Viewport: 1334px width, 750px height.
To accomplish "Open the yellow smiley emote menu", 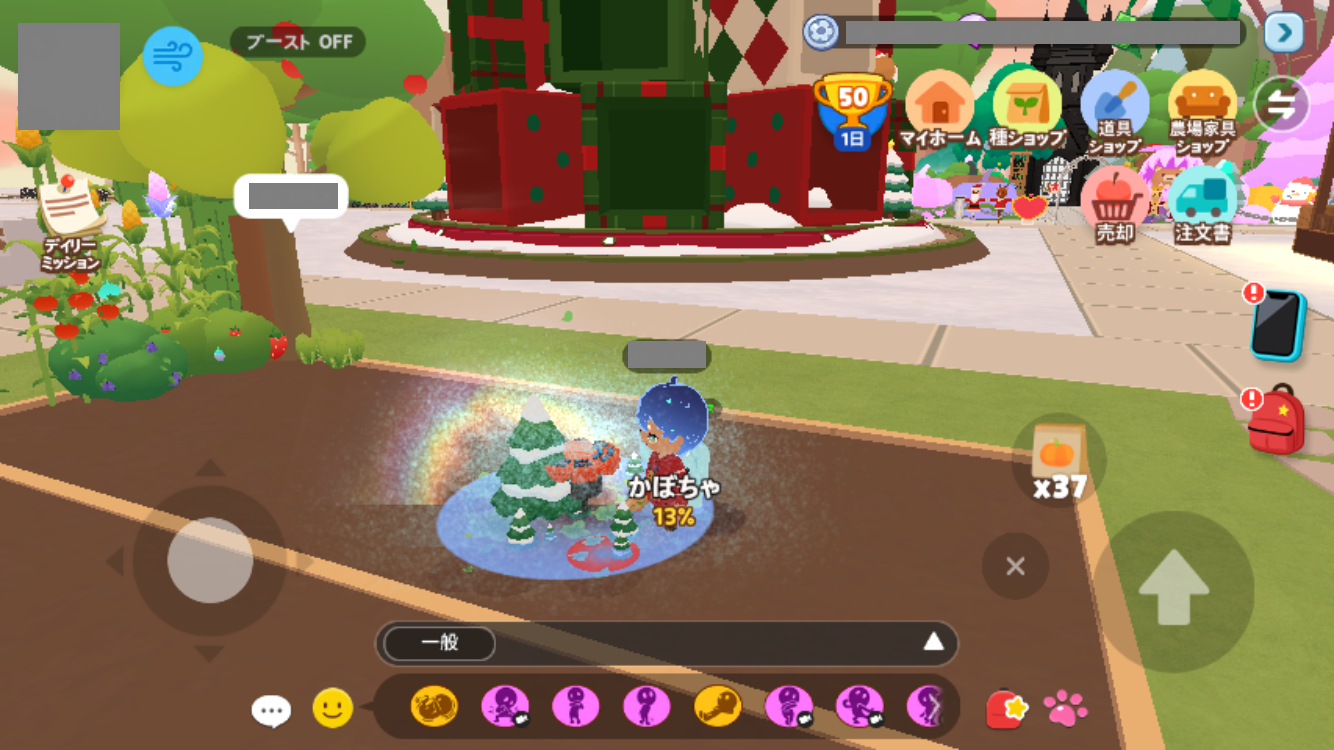I will [333, 708].
